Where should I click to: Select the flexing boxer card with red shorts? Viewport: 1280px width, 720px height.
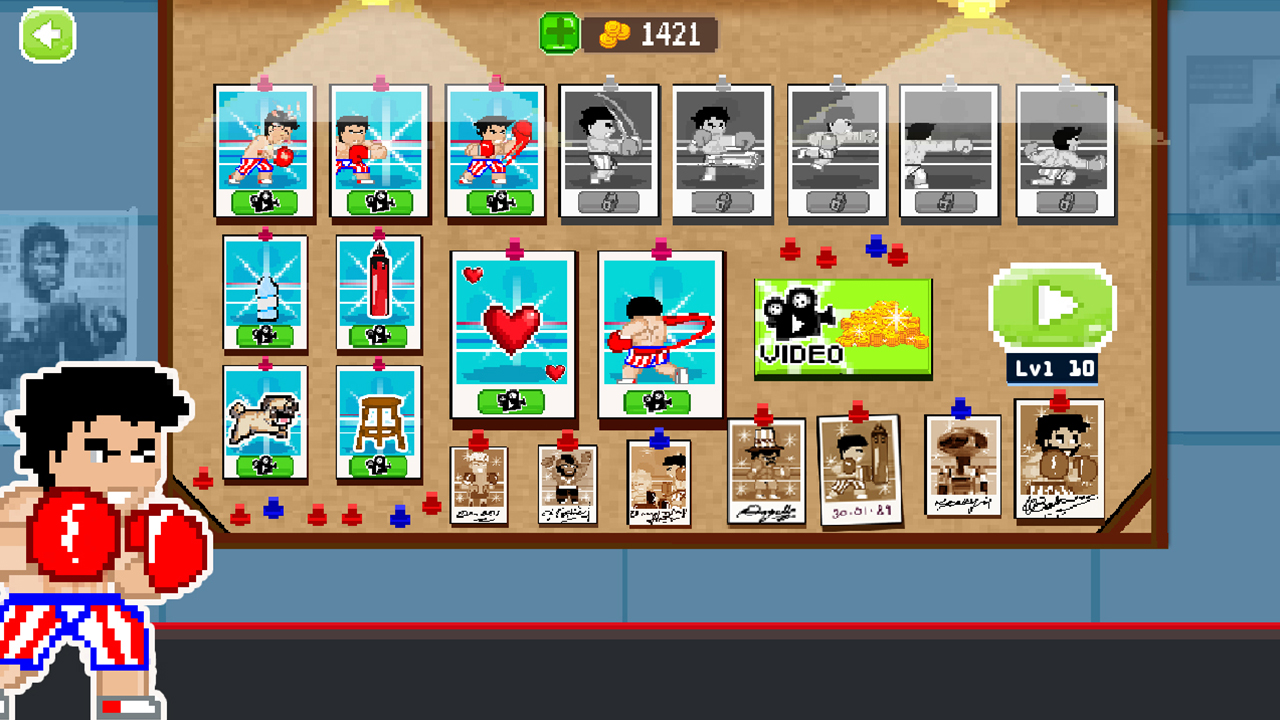pos(660,330)
